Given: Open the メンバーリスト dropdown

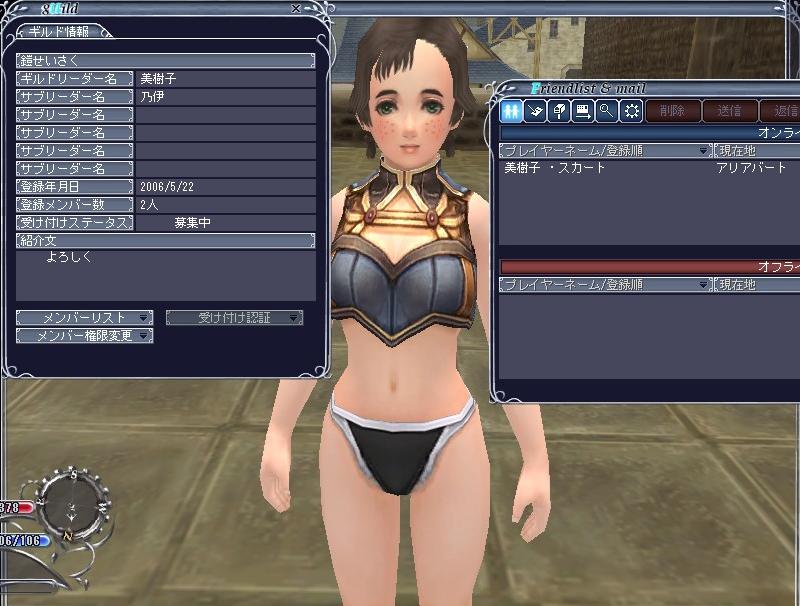Looking at the screenshot, I should [x=84, y=318].
